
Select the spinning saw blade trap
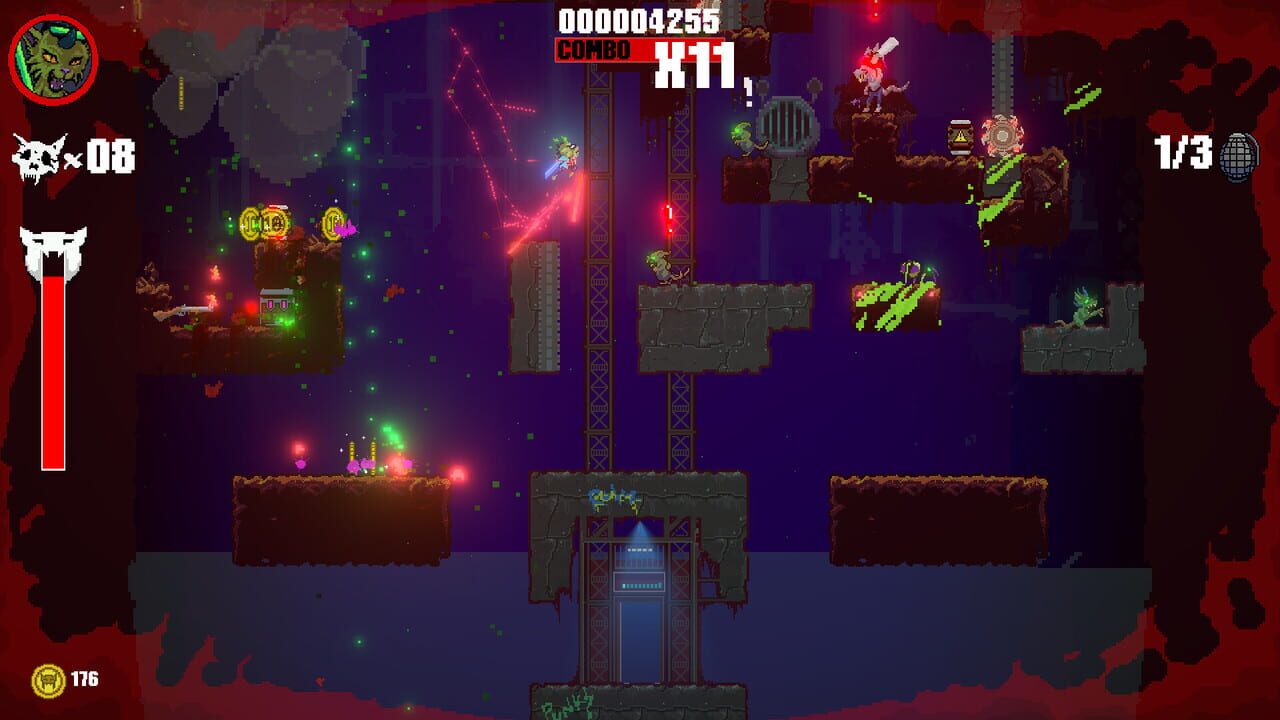point(1003,135)
